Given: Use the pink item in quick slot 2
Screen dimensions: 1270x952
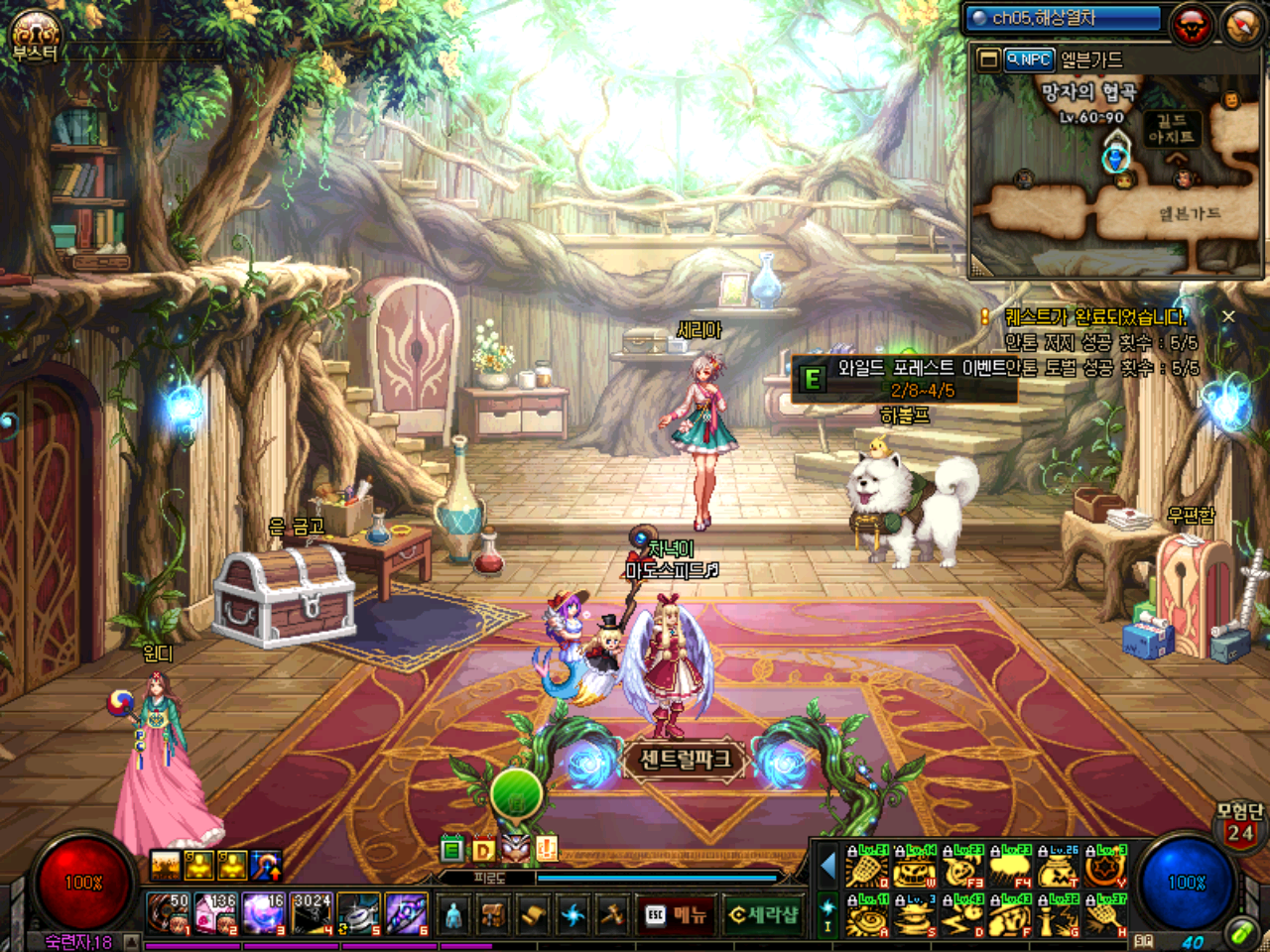Looking at the screenshot, I should [x=215, y=913].
